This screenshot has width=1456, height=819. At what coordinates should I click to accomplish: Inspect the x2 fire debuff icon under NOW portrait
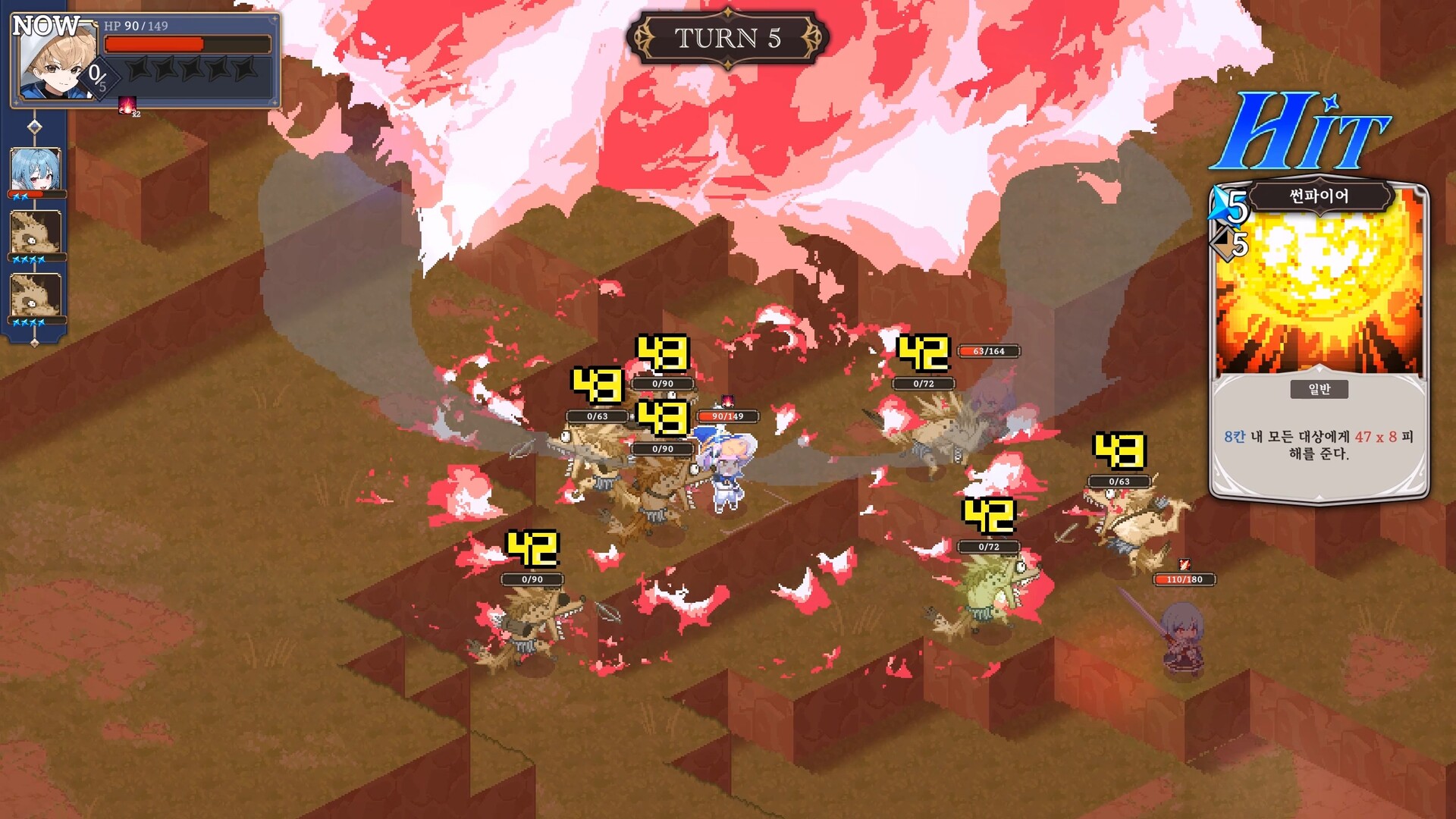click(x=127, y=104)
